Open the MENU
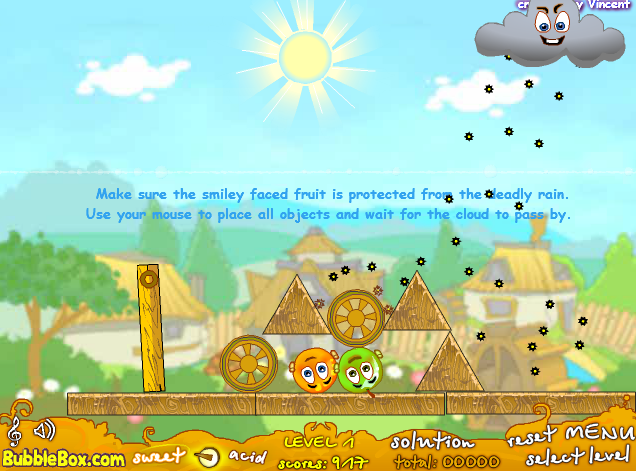This screenshot has width=636, height=471. point(599,435)
